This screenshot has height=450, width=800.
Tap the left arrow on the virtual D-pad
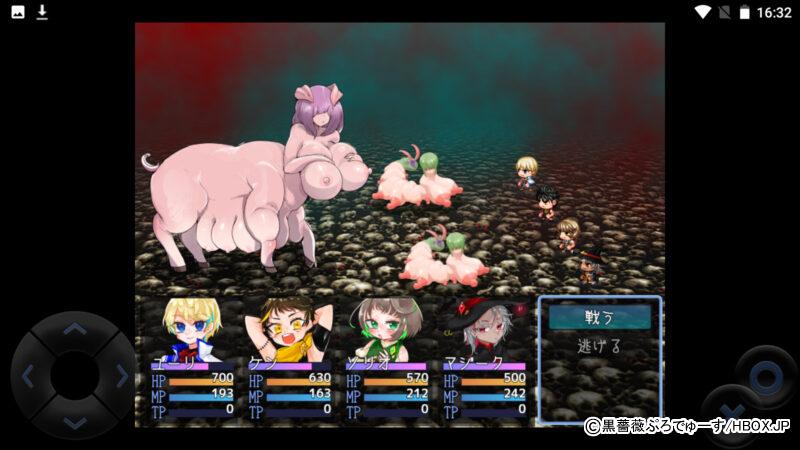point(28,376)
